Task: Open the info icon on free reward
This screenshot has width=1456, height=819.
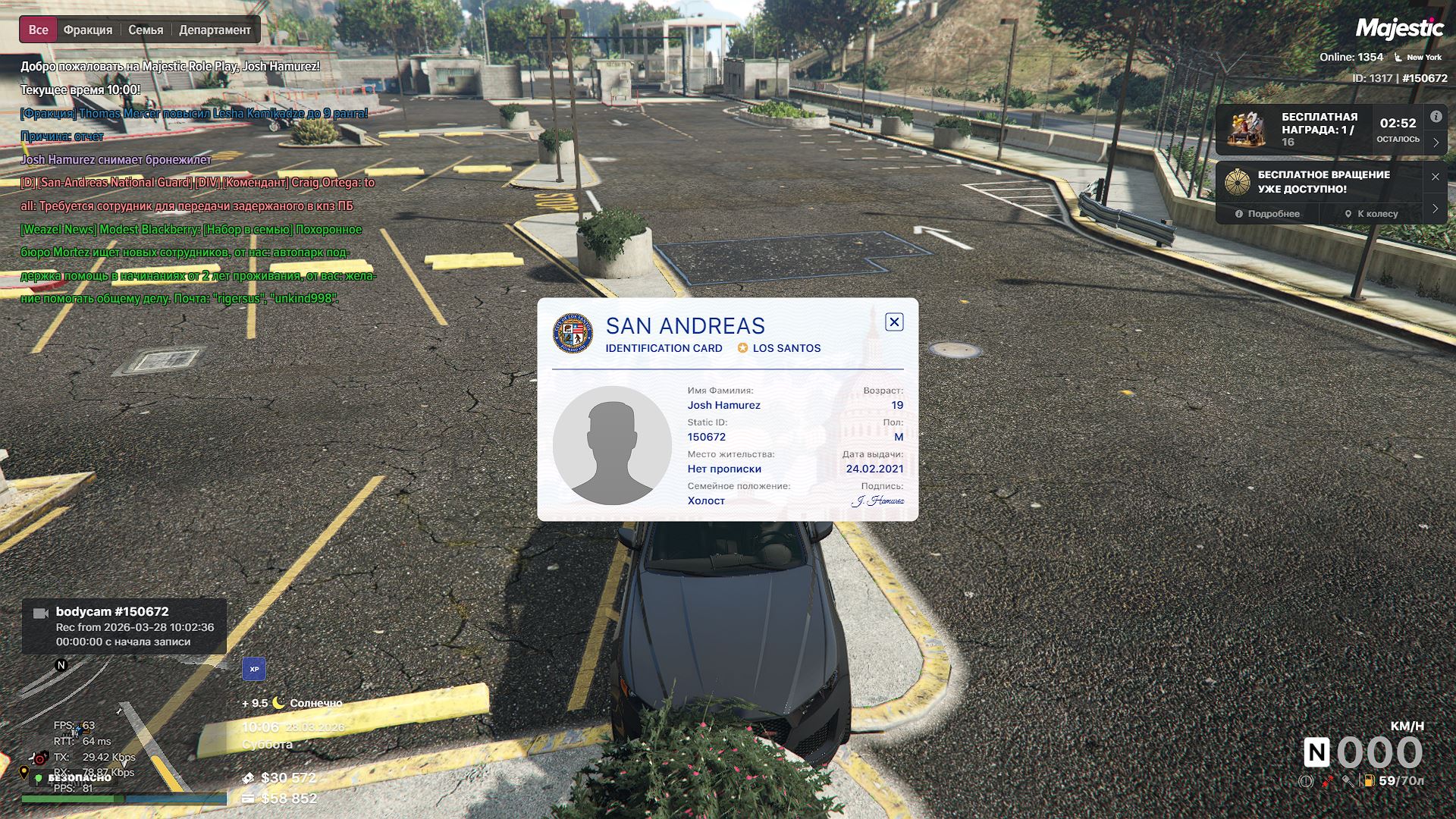Action: 1436,117
